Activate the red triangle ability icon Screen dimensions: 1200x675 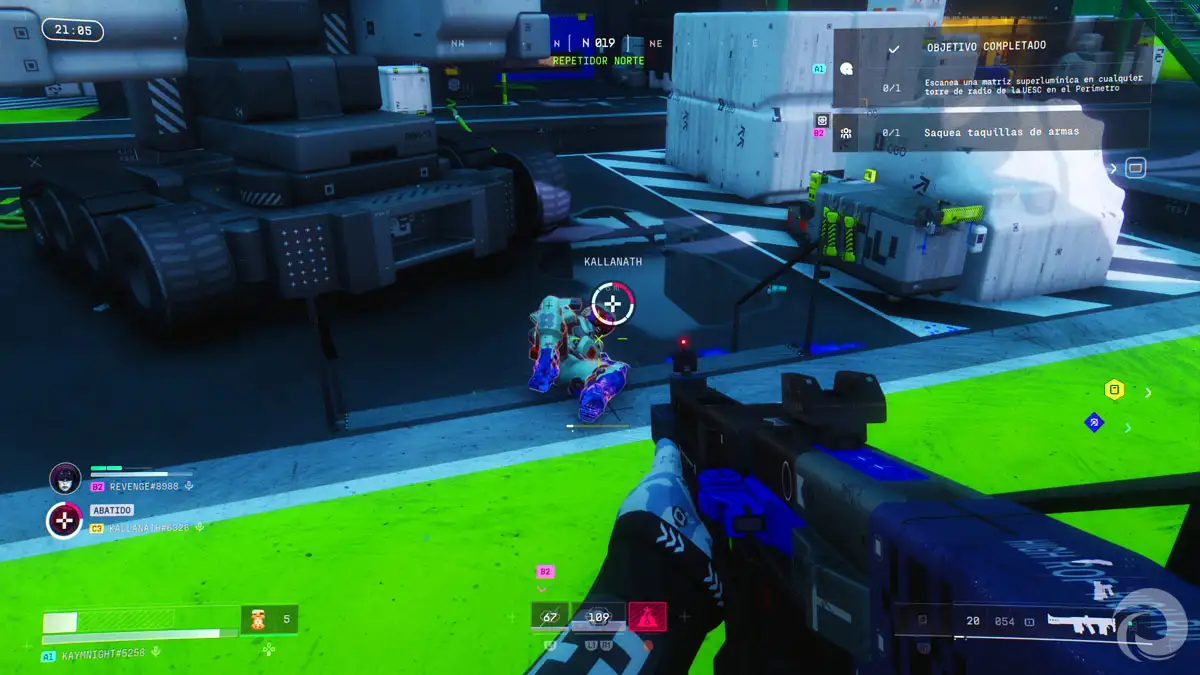point(647,617)
